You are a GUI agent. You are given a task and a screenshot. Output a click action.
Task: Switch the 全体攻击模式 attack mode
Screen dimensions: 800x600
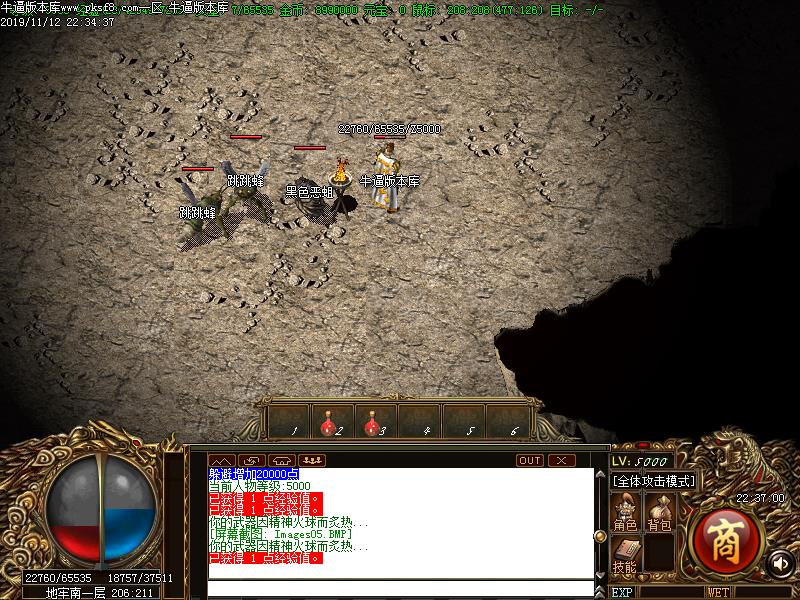pyautogui.click(x=654, y=481)
